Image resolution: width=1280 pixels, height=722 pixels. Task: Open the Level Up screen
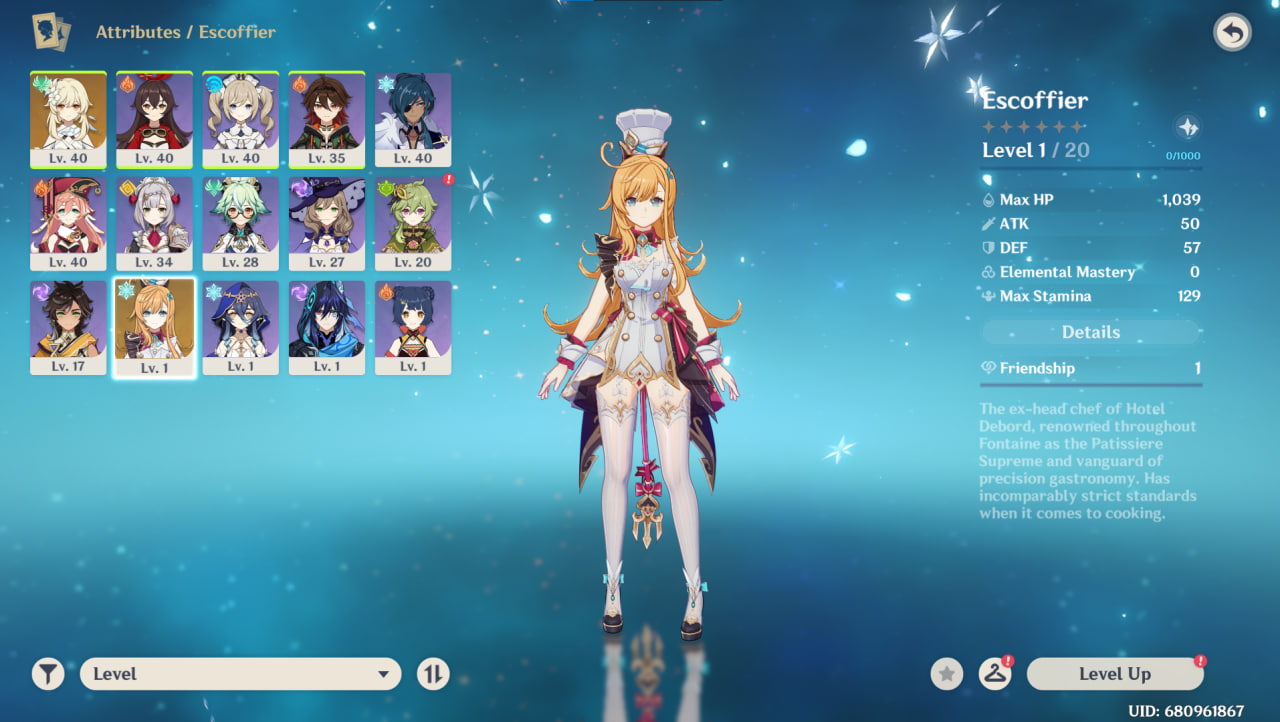point(1114,674)
